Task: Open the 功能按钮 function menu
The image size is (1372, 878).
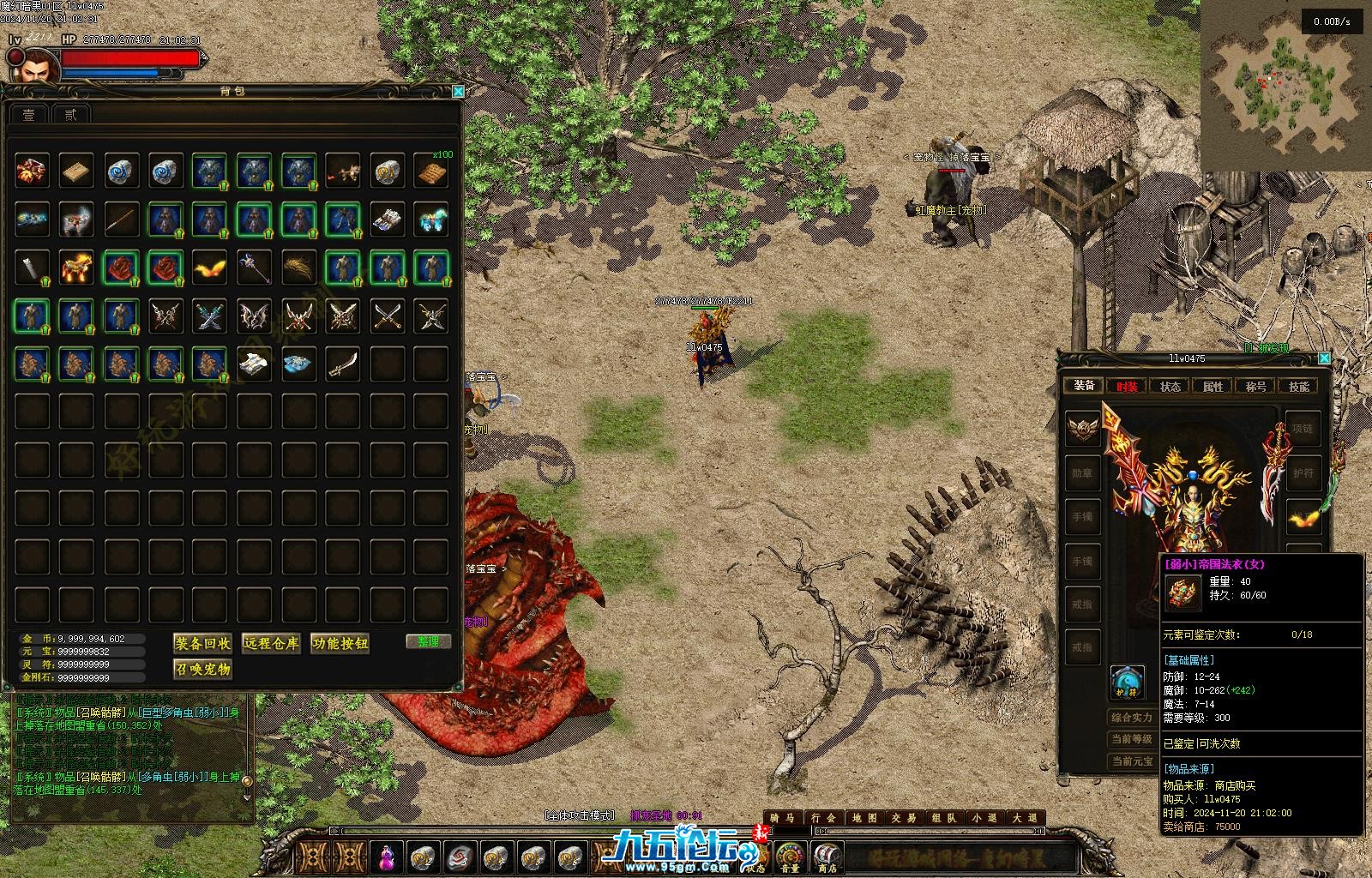Action: pos(340,643)
